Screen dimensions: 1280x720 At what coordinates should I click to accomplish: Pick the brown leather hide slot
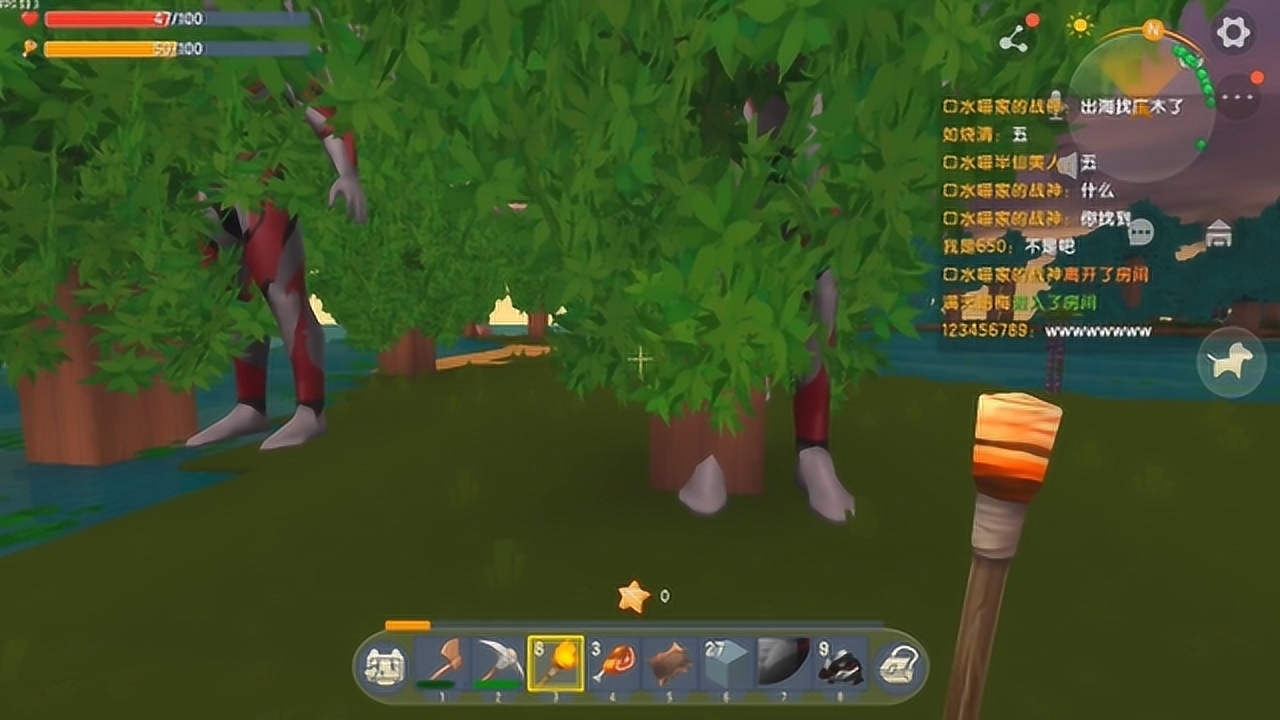pyautogui.click(x=669, y=662)
